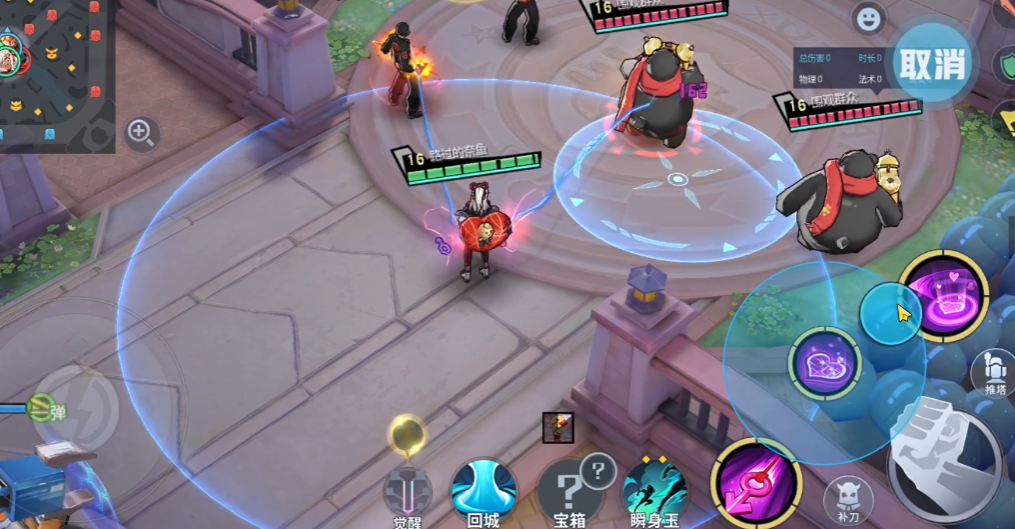The width and height of the screenshot is (1015, 529).
Task: Activate the 觉醒 awakening skill
Action: pyautogui.click(x=408, y=487)
